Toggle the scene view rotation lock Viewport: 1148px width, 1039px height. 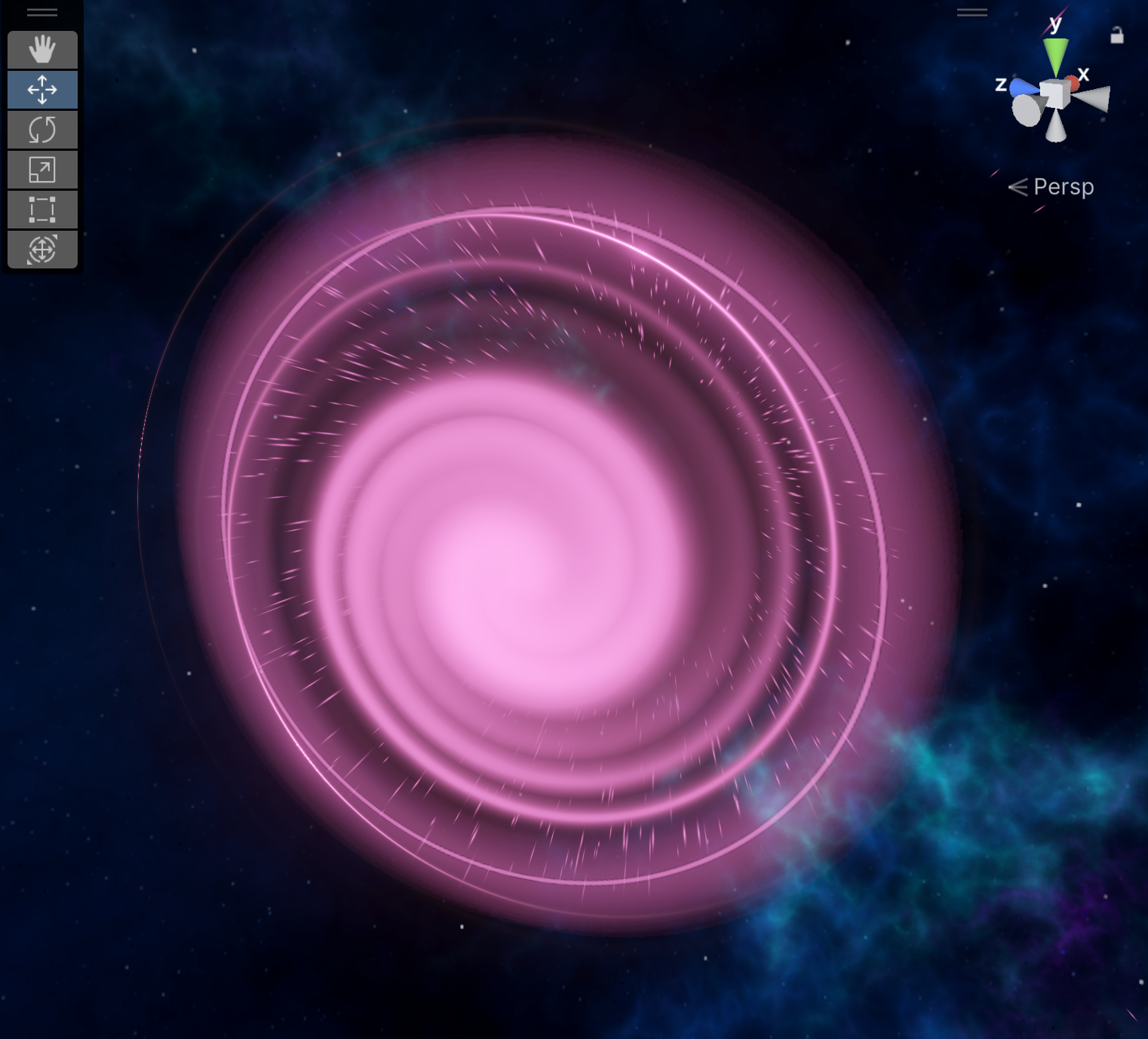tap(1116, 35)
